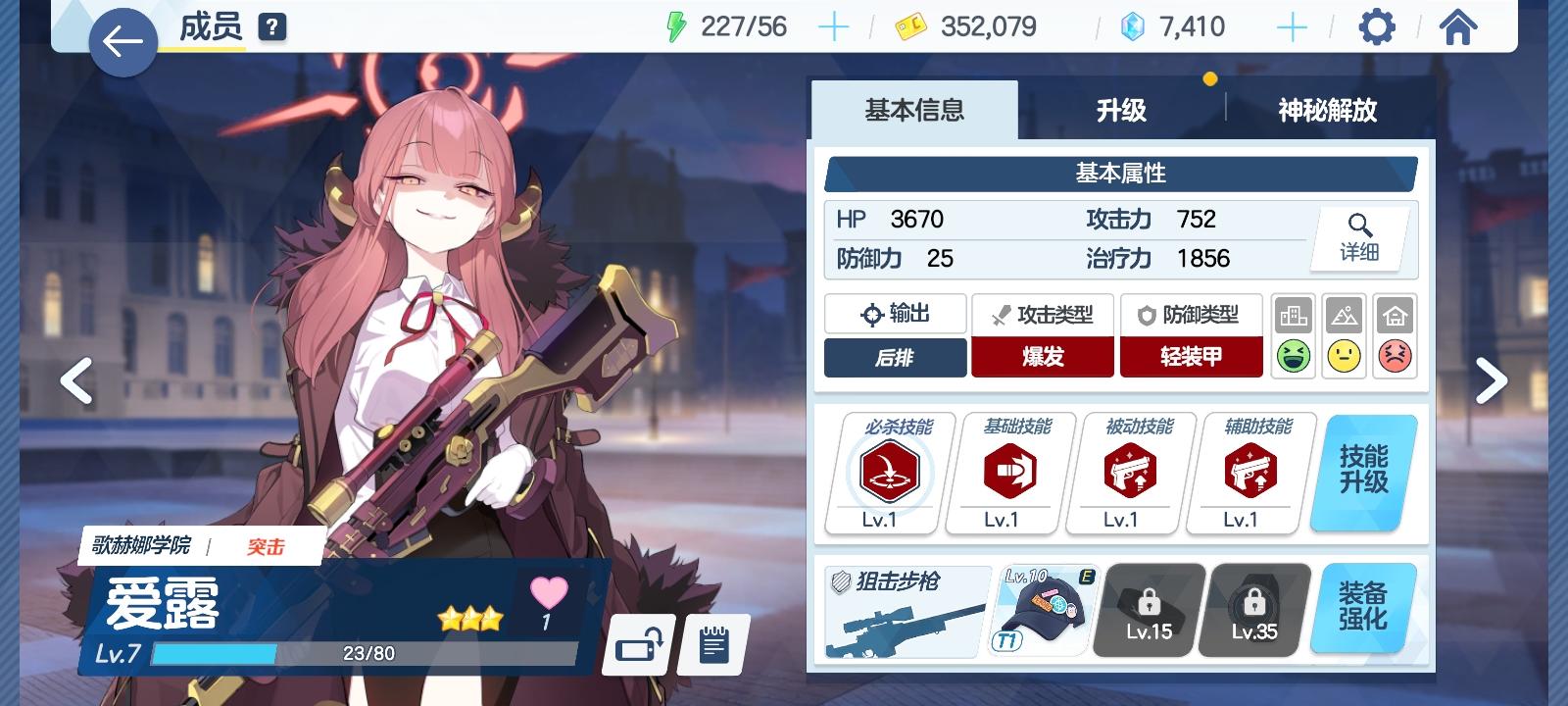Select the T1 hat equipment slot
This screenshot has width=1568, height=706.
(x=1042, y=608)
